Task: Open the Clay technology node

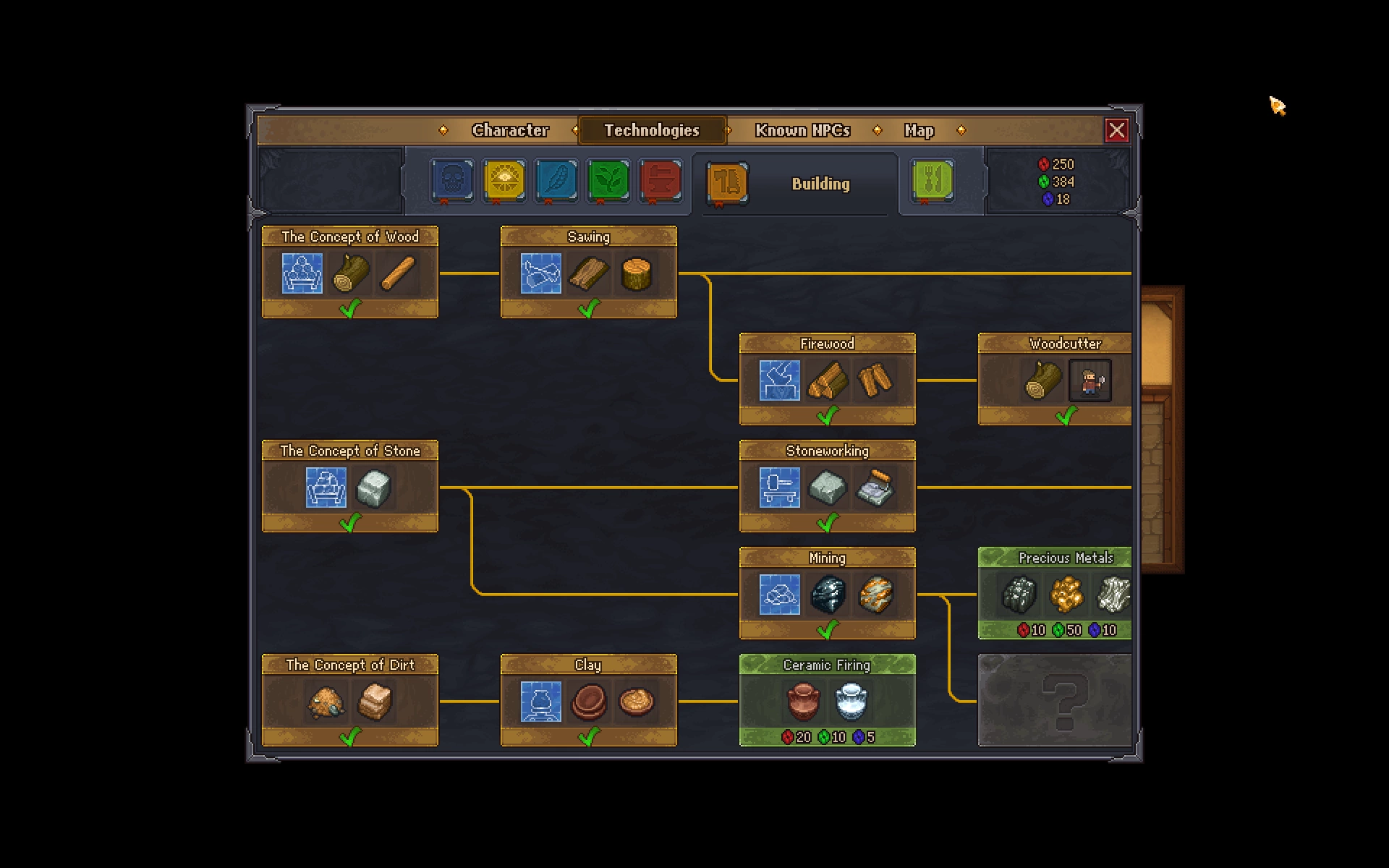Action: (x=588, y=699)
